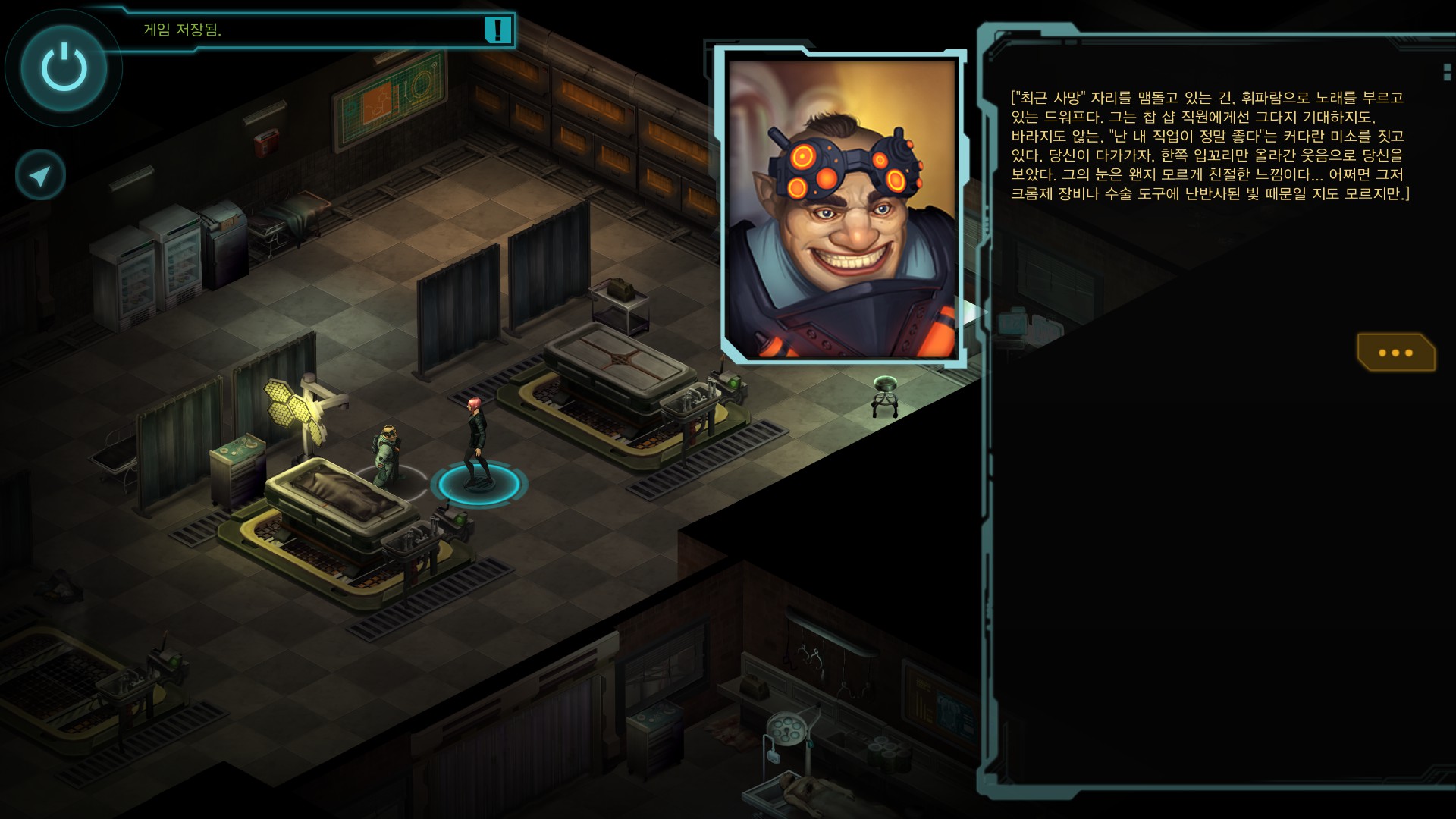The width and height of the screenshot is (1456, 819).
Task: Continue dialogue with the orange ellipsis button
Action: pyautogui.click(x=1395, y=353)
